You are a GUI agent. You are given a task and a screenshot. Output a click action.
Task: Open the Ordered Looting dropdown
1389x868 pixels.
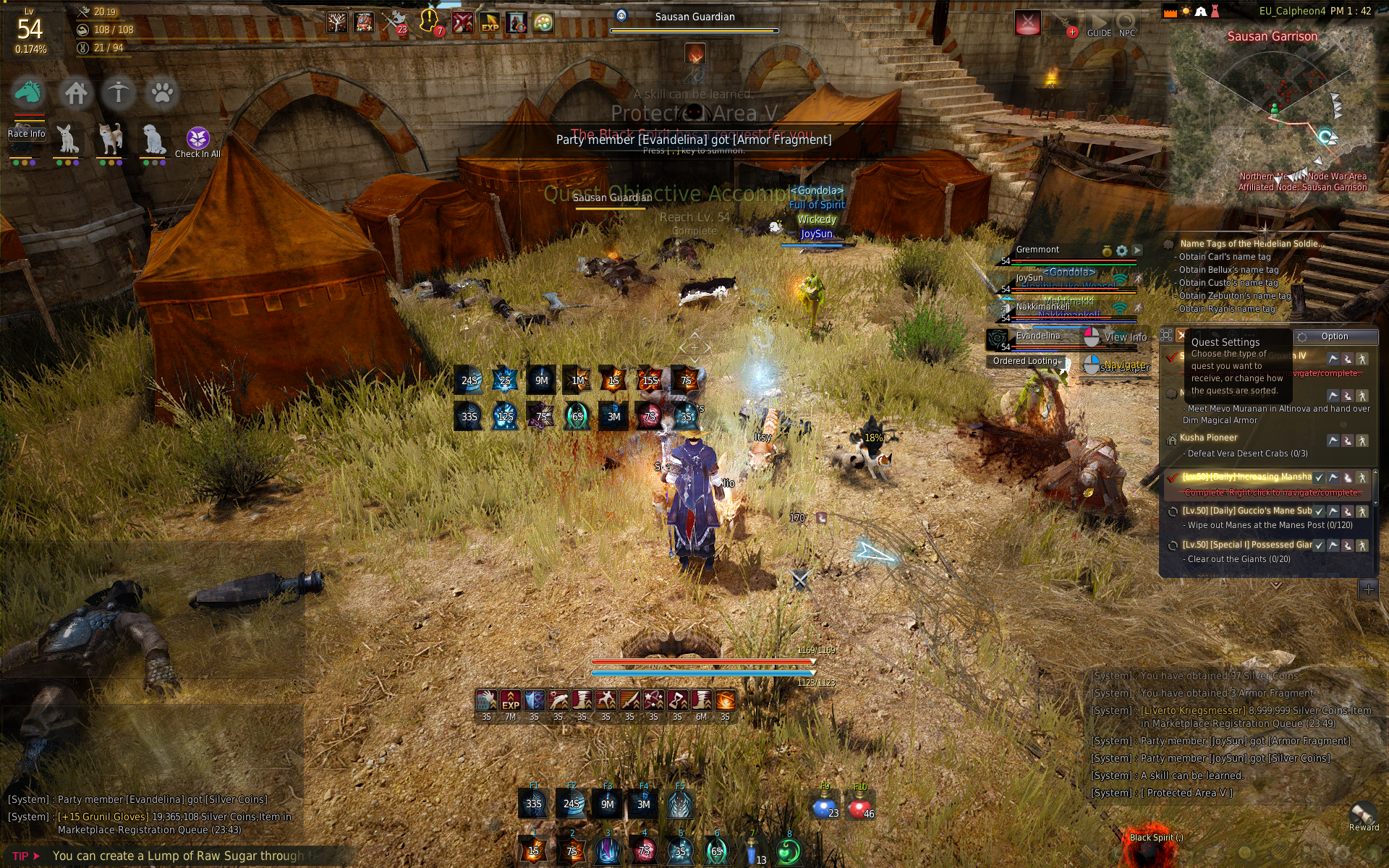[1026, 361]
